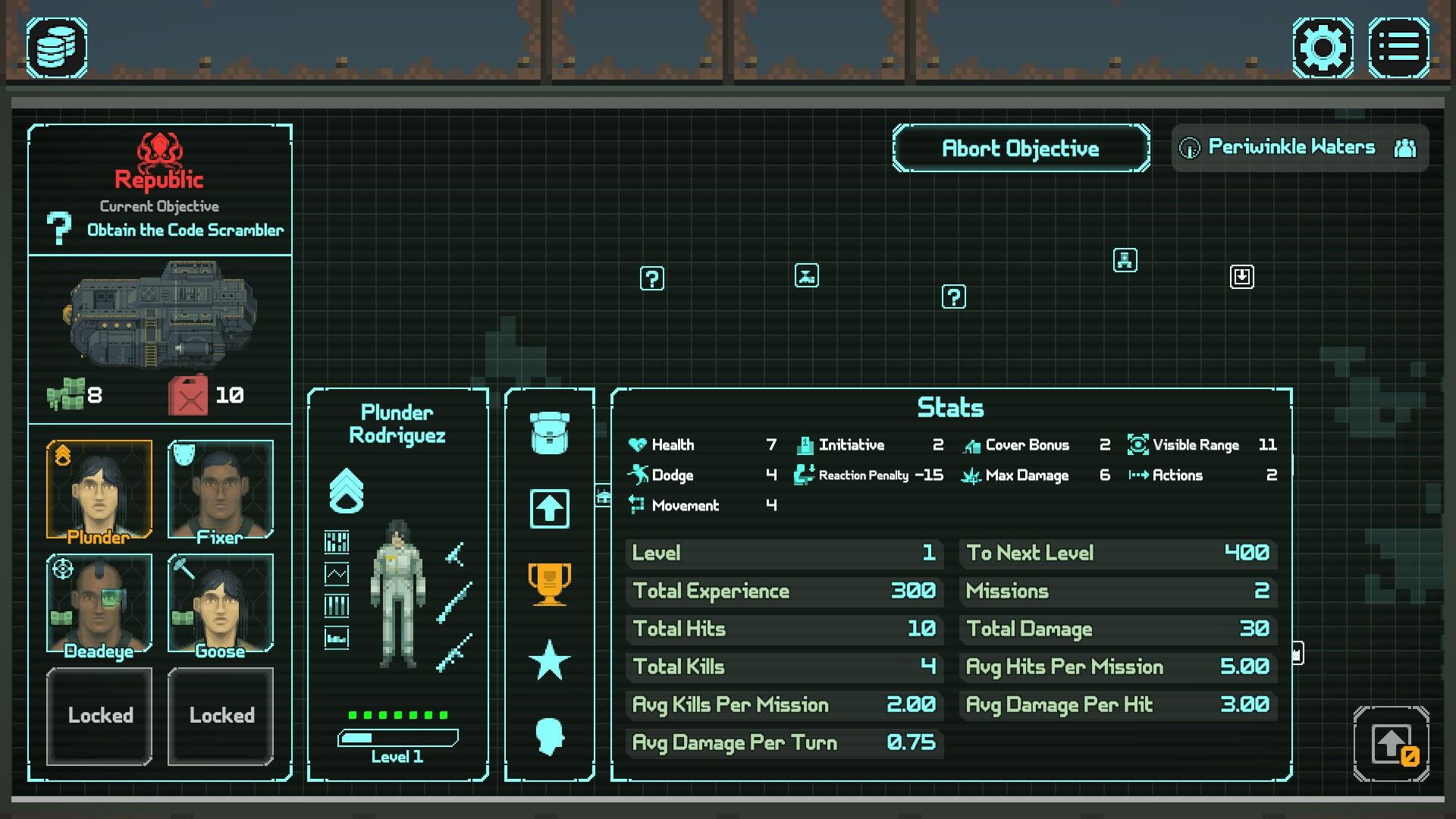Open the list menu button
1456x819 pixels.
[x=1398, y=48]
